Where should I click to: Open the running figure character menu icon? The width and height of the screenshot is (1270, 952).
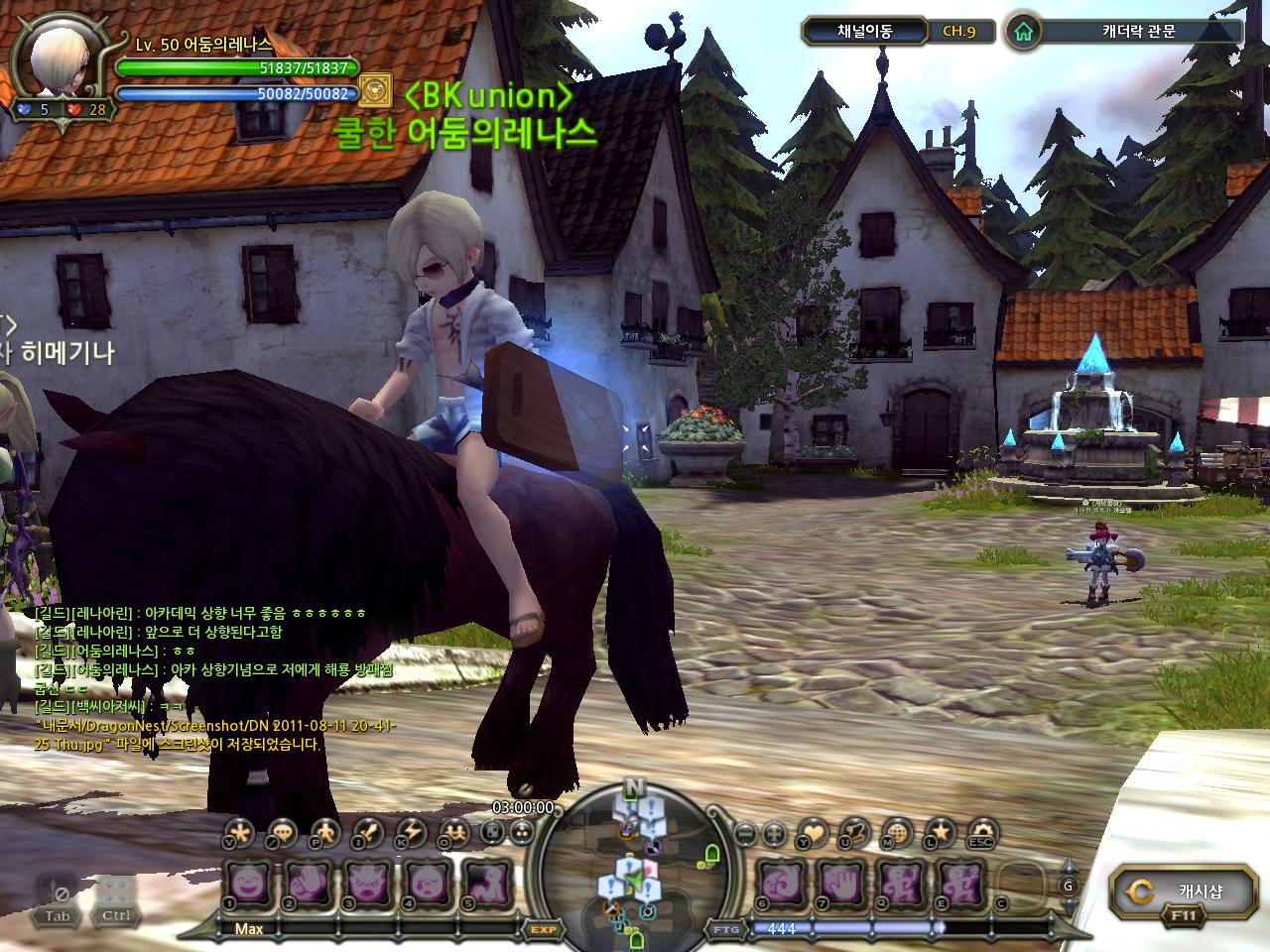click(323, 832)
